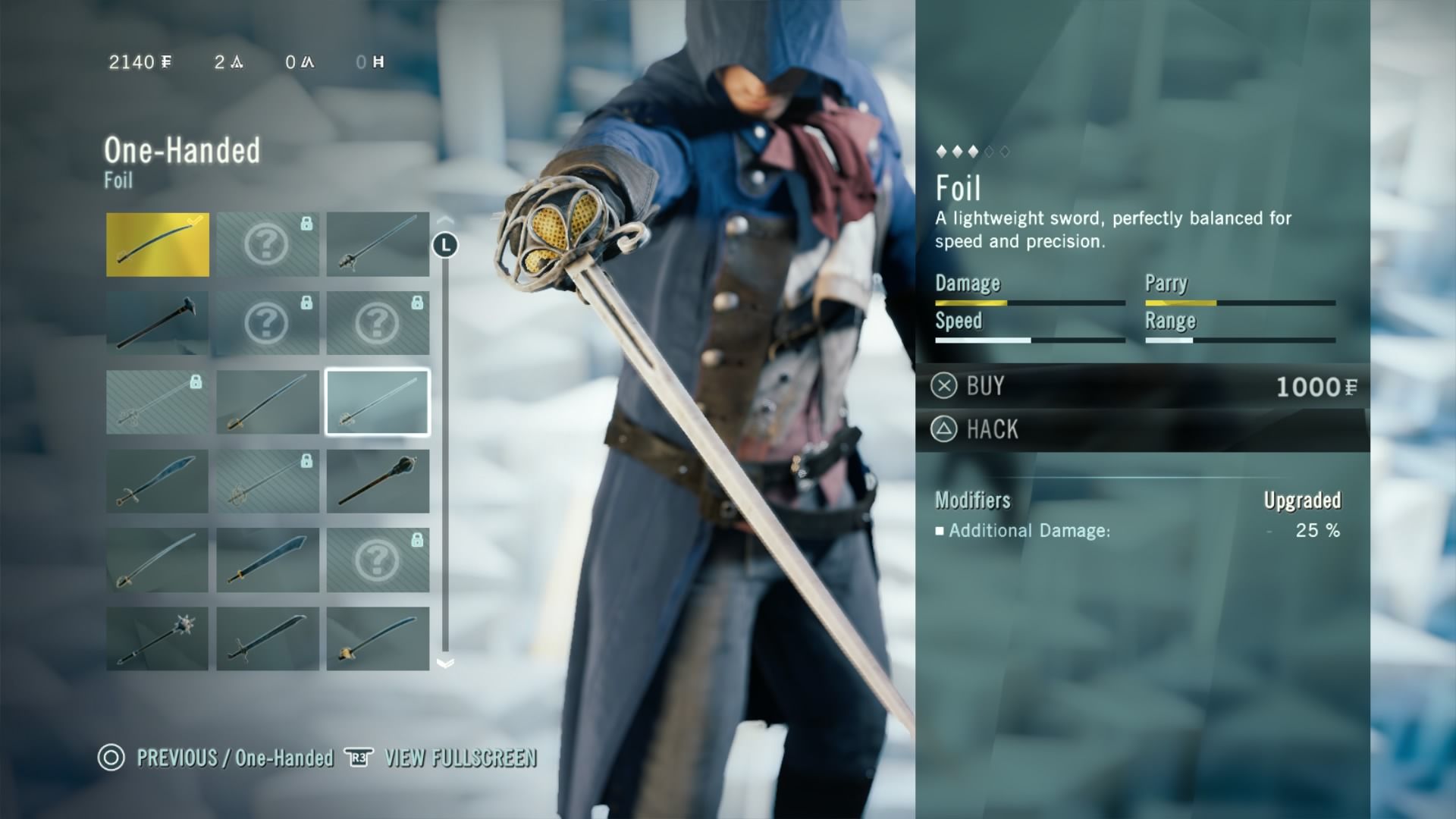Click the down arrow below the weapon list
The image size is (1456, 819).
[x=445, y=664]
